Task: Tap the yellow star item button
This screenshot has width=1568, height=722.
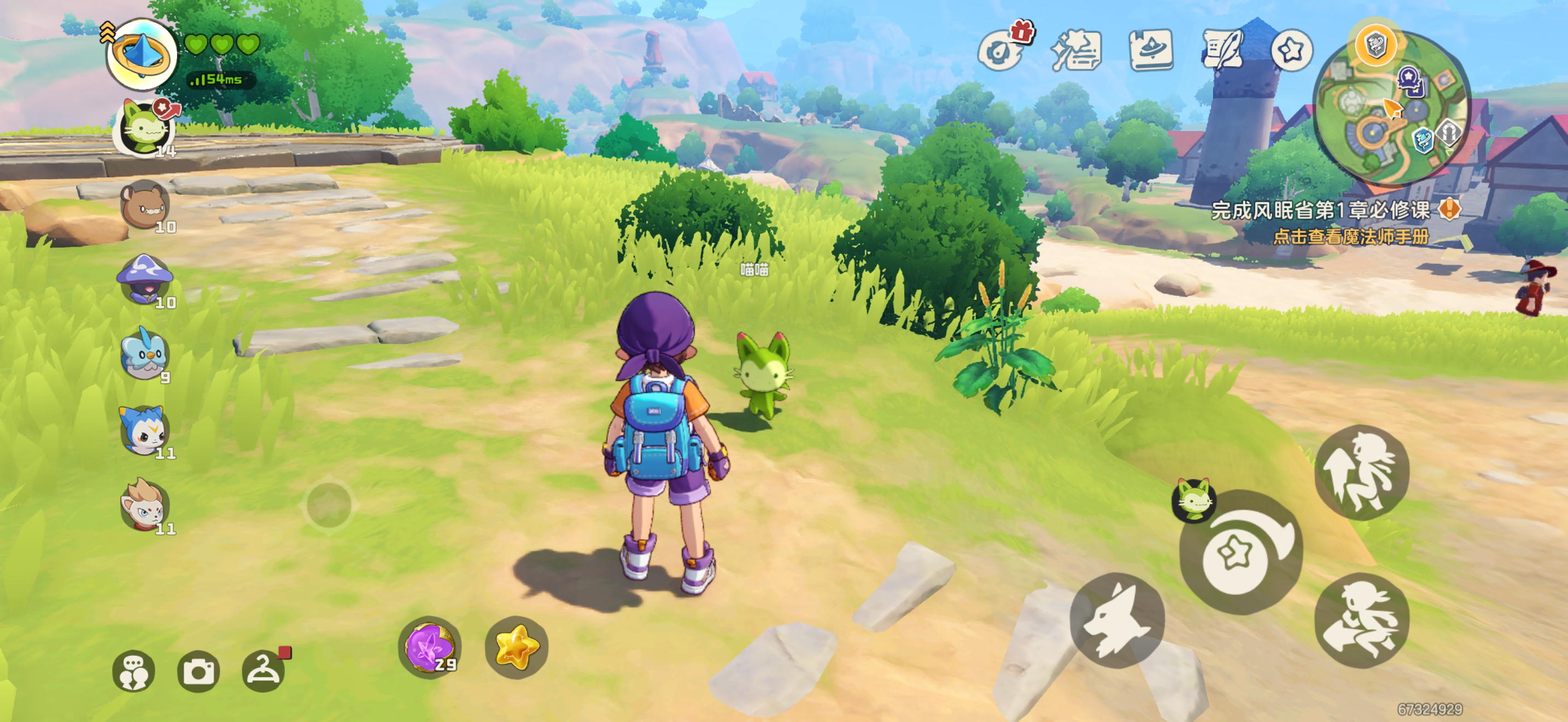Action: point(517,648)
